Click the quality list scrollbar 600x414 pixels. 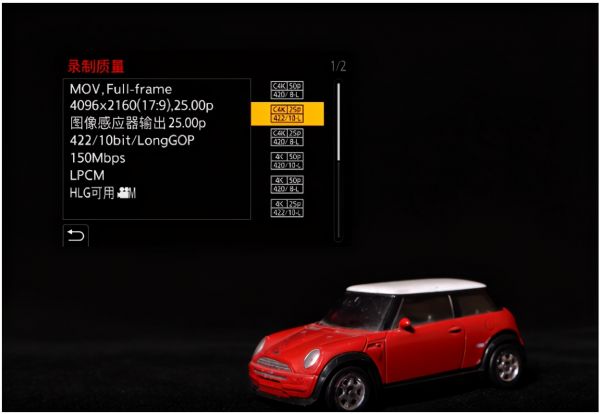click(x=338, y=120)
